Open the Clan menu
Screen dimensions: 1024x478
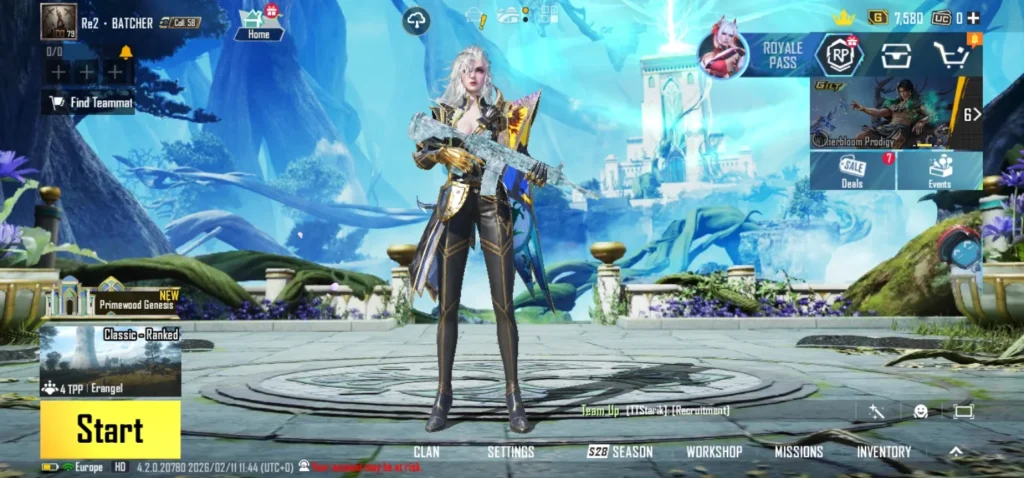pos(426,452)
